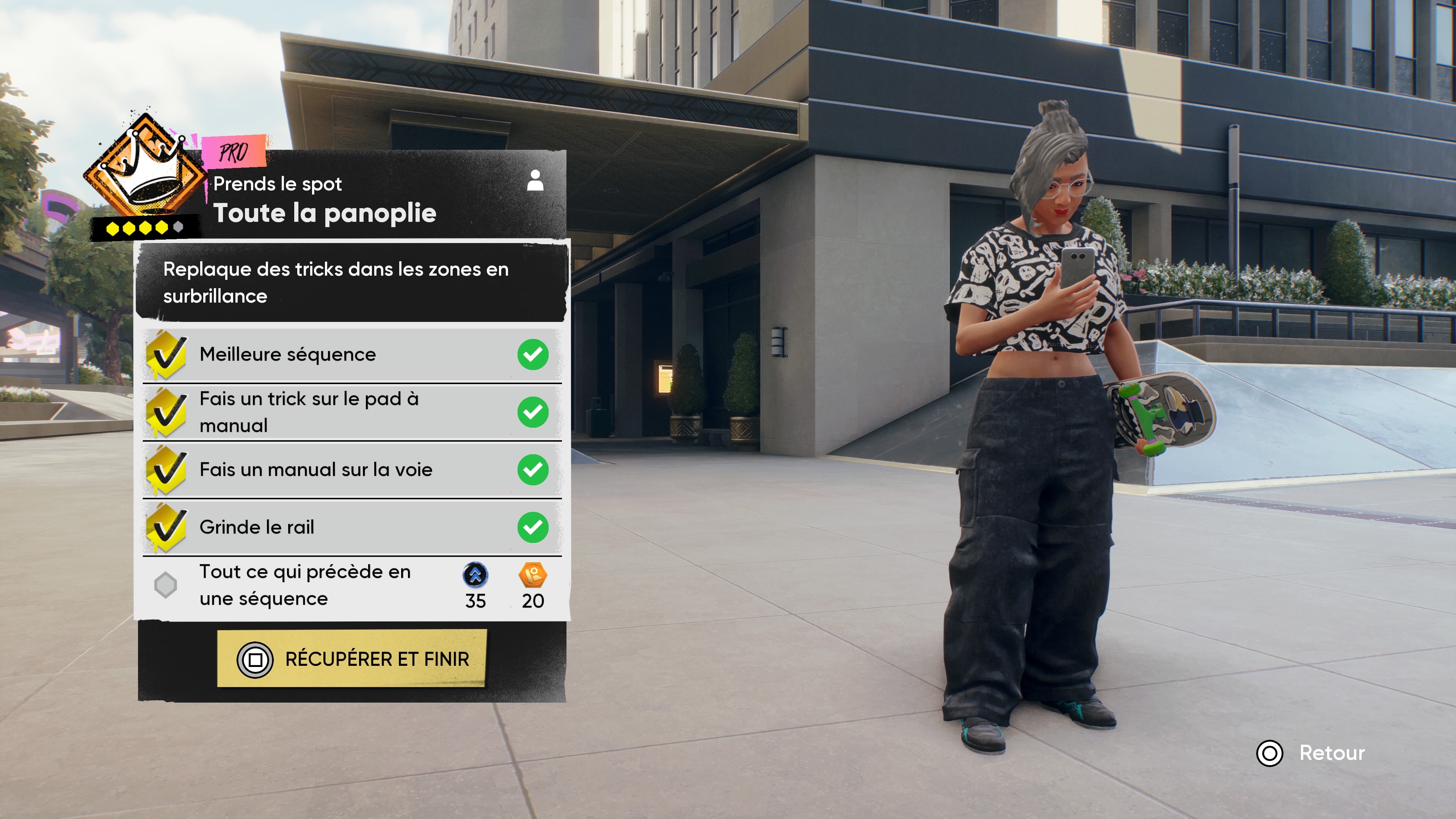
Task: Claim rewards with Récupérer et finir
Action: pyautogui.click(x=351, y=659)
